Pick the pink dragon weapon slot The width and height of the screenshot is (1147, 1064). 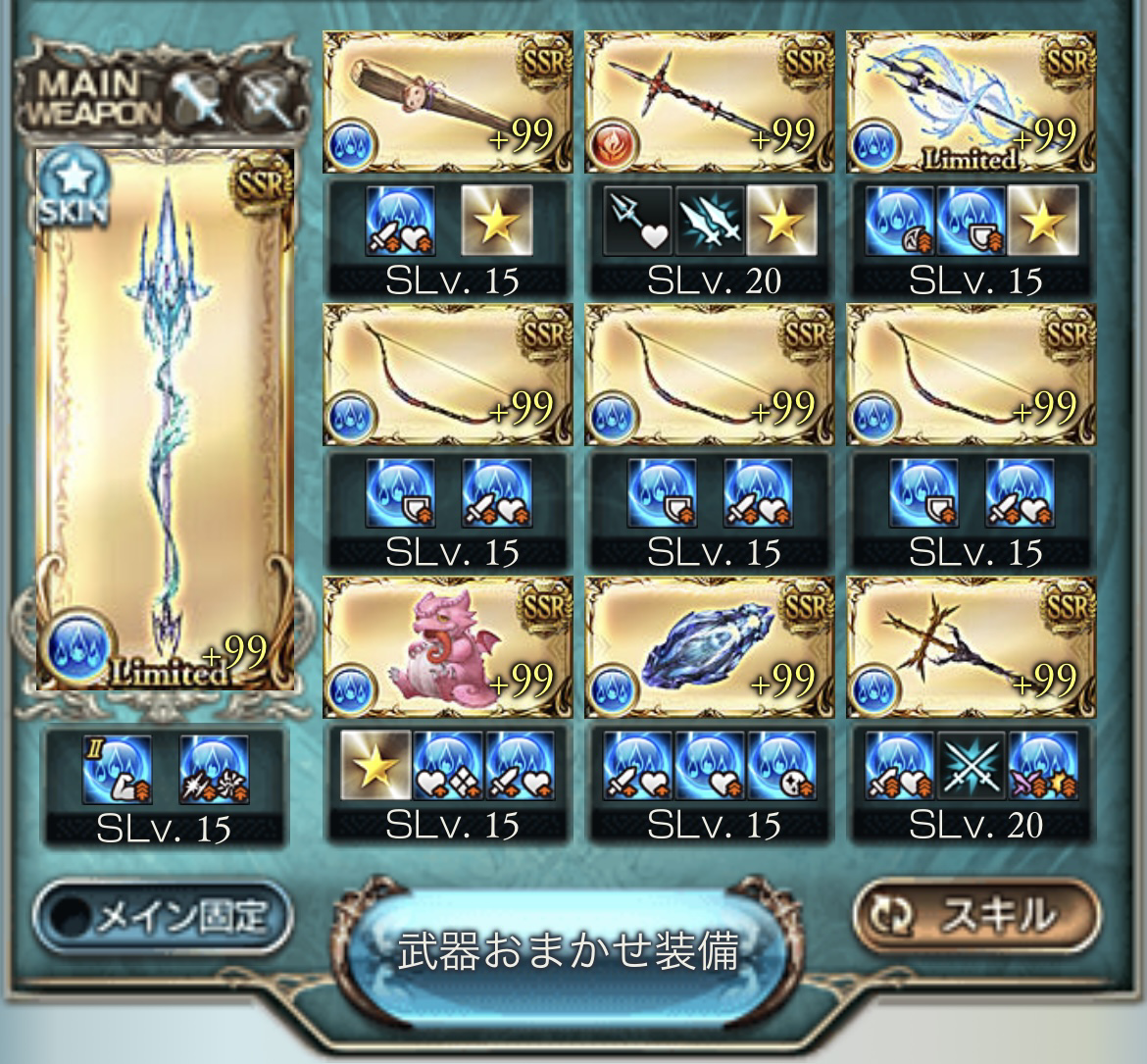click(447, 647)
